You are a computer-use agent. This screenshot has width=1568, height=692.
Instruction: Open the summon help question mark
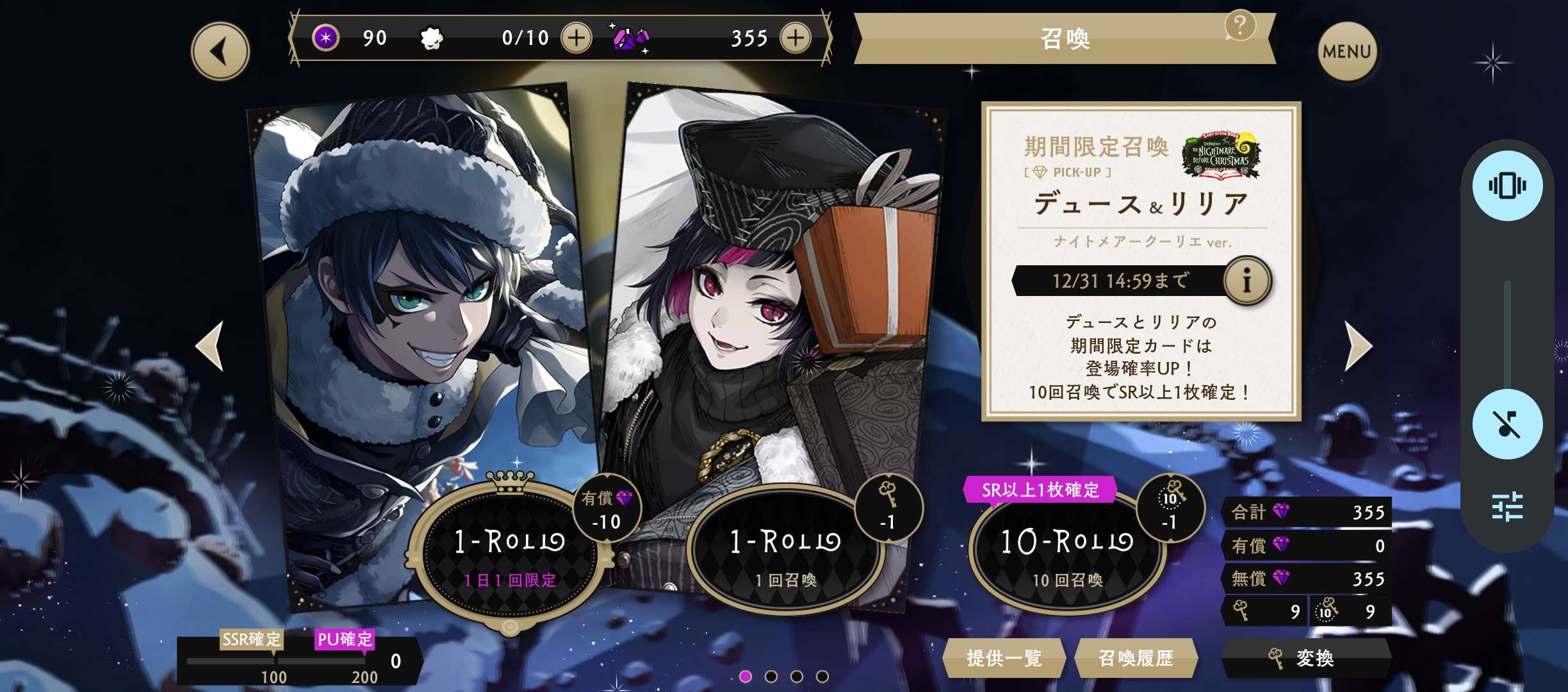[x=1239, y=26]
